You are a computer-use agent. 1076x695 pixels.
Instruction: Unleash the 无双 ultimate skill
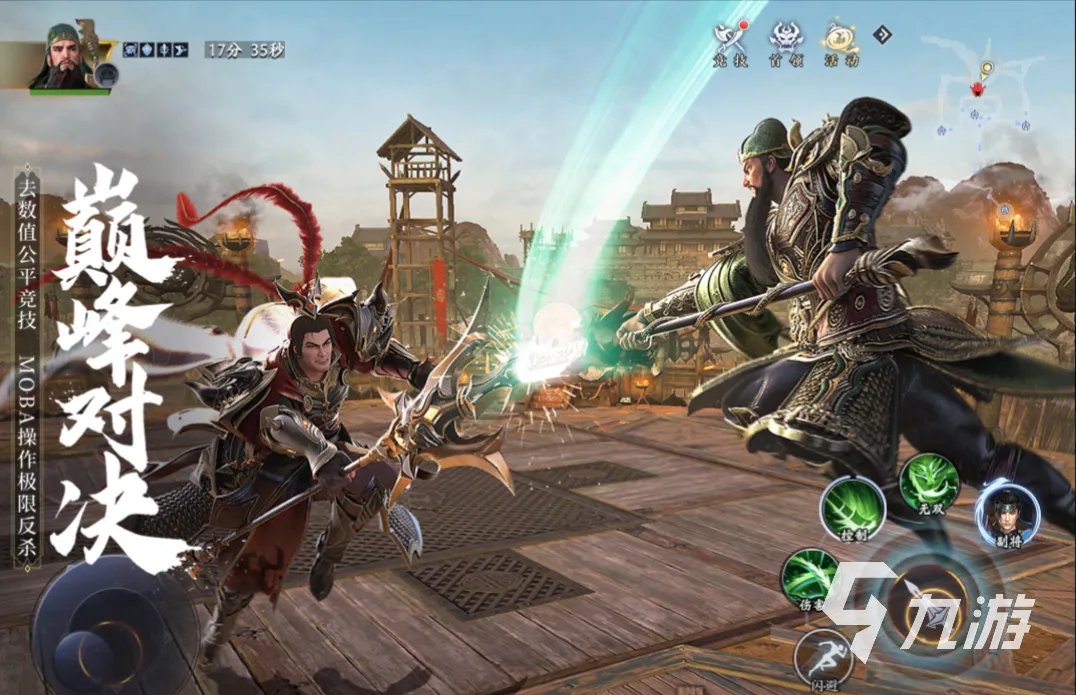pyautogui.click(x=929, y=482)
